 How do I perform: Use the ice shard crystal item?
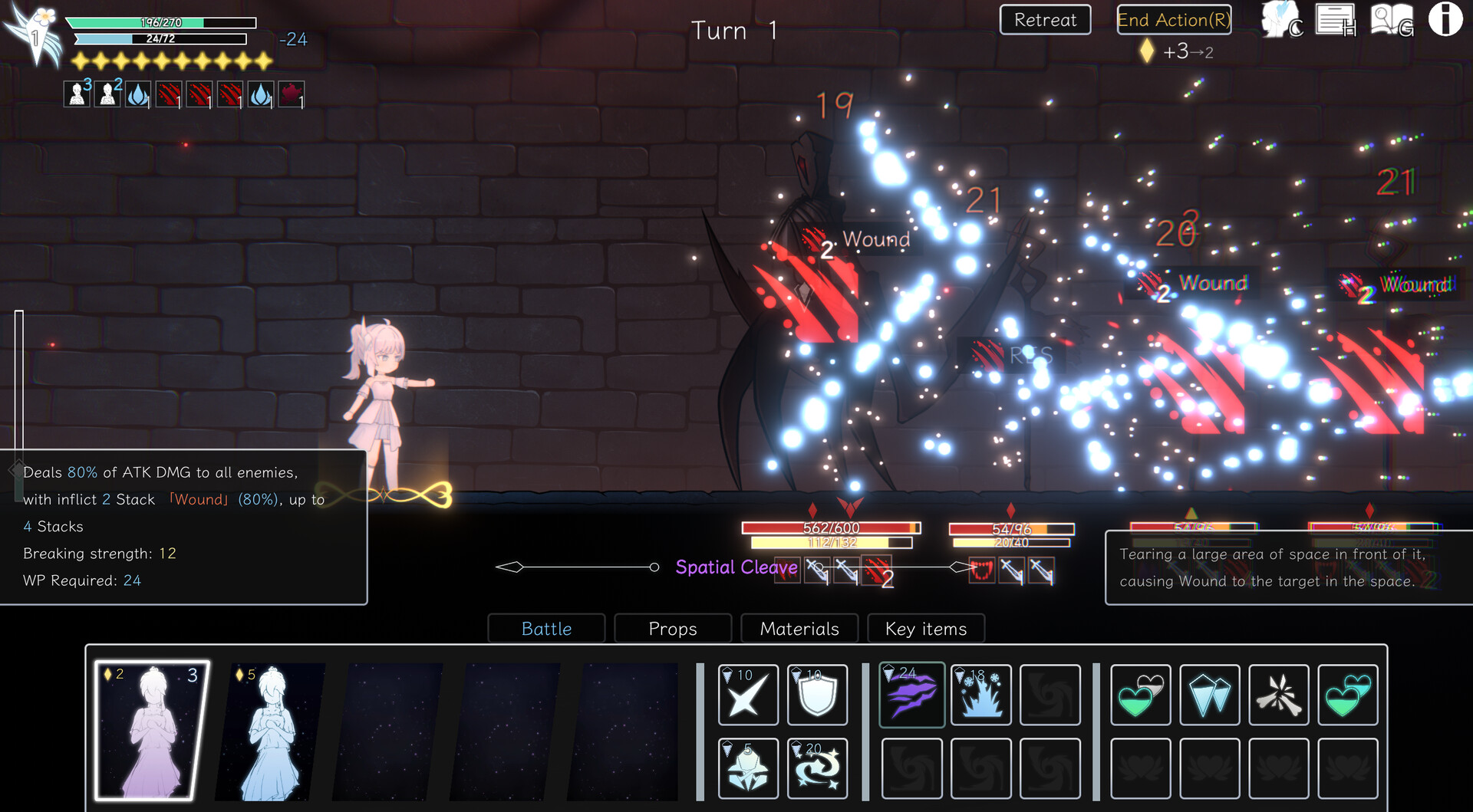1210,695
